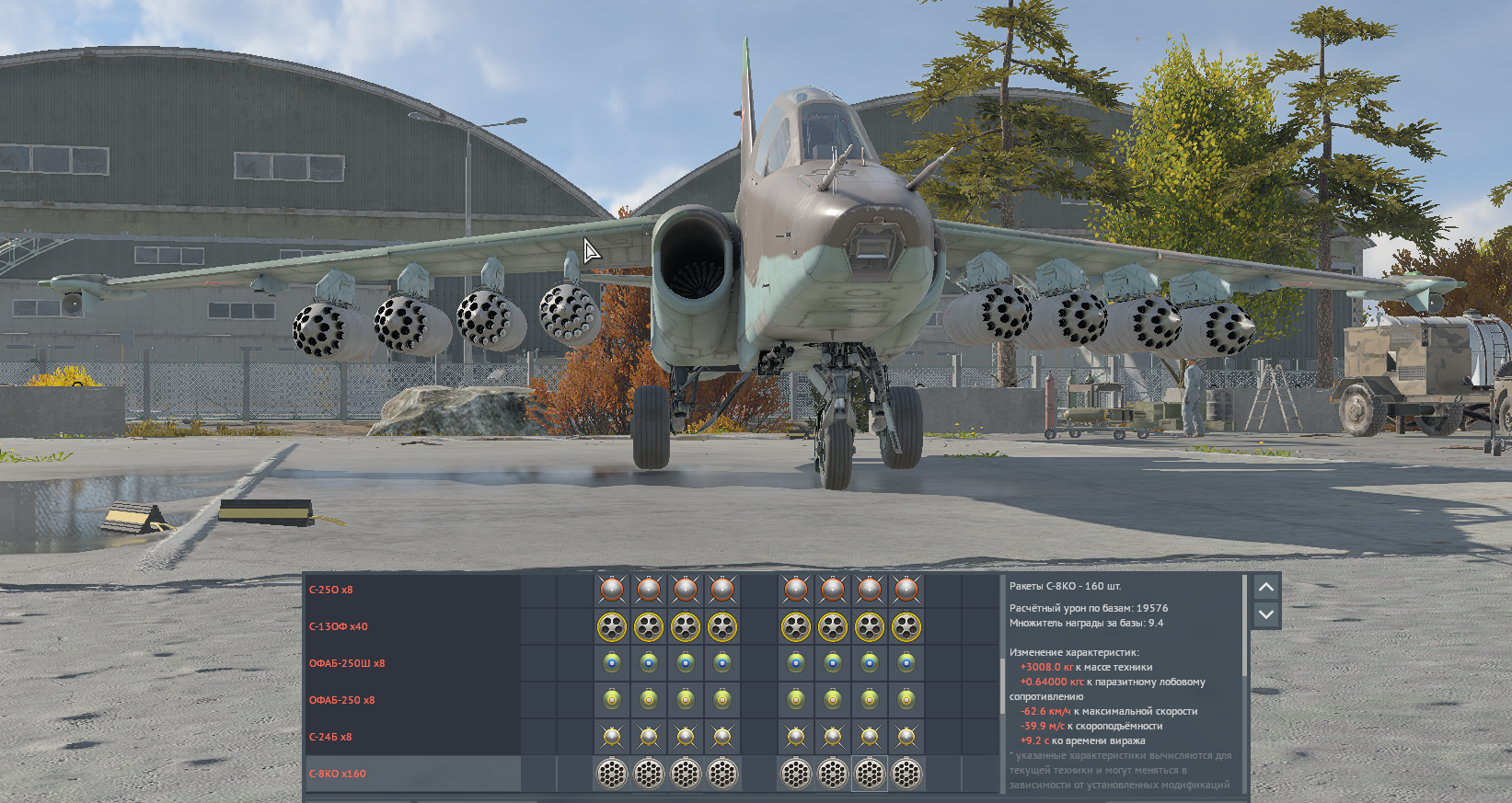This screenshot has width=1512, height=803.
Task: Select the С-8КО x160 rocket preset
Action: (338, 774)
